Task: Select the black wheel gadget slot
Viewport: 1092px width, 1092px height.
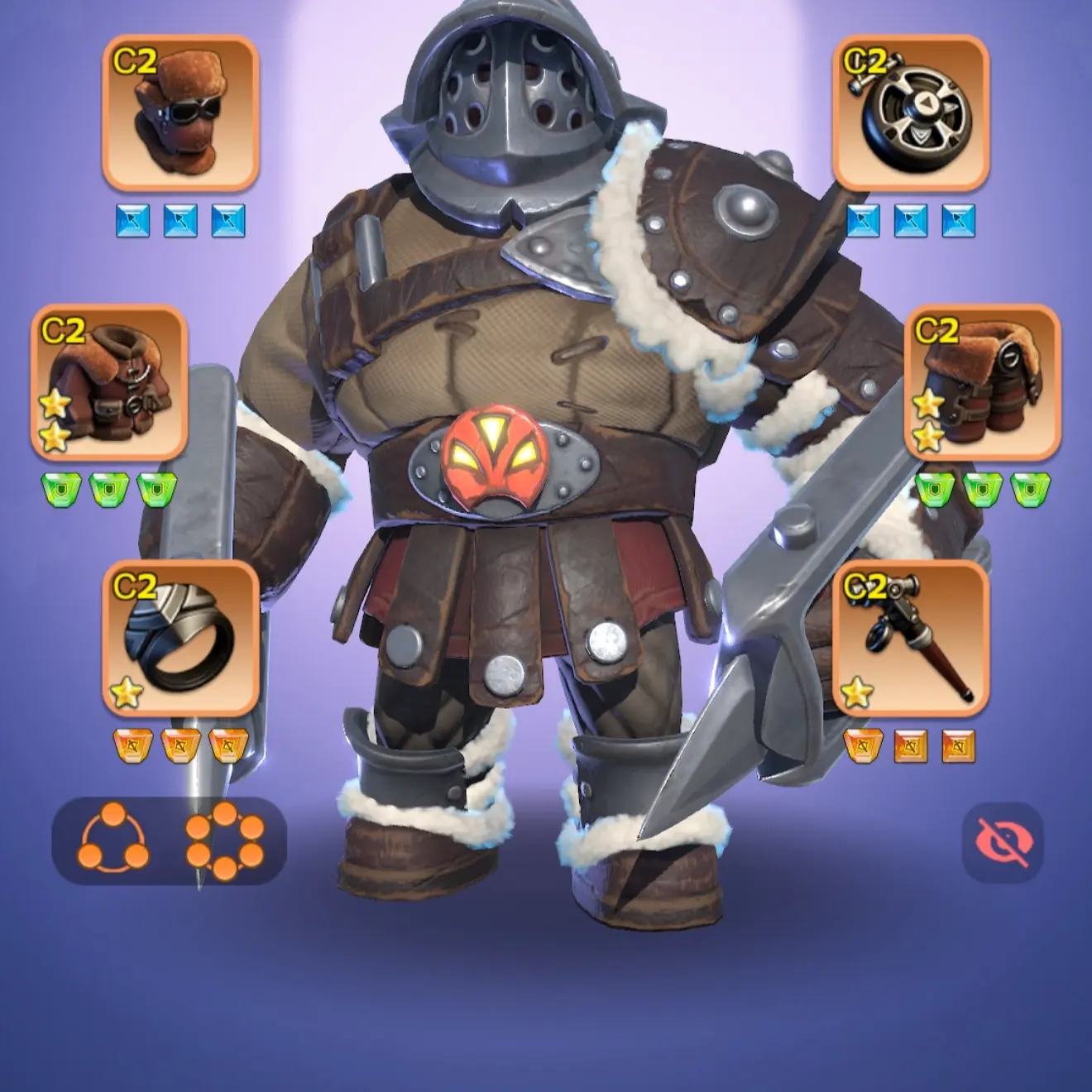Action: [x=910, y=113]
